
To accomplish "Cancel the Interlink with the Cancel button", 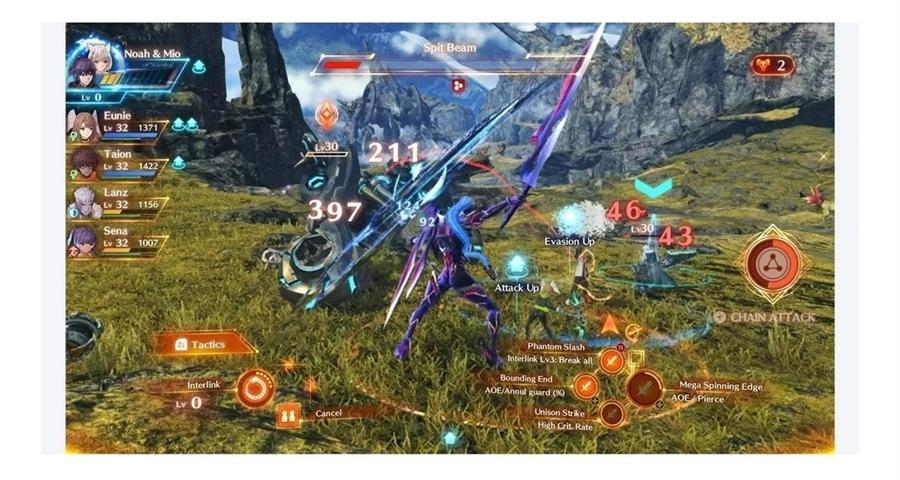I will coord(288,412).
